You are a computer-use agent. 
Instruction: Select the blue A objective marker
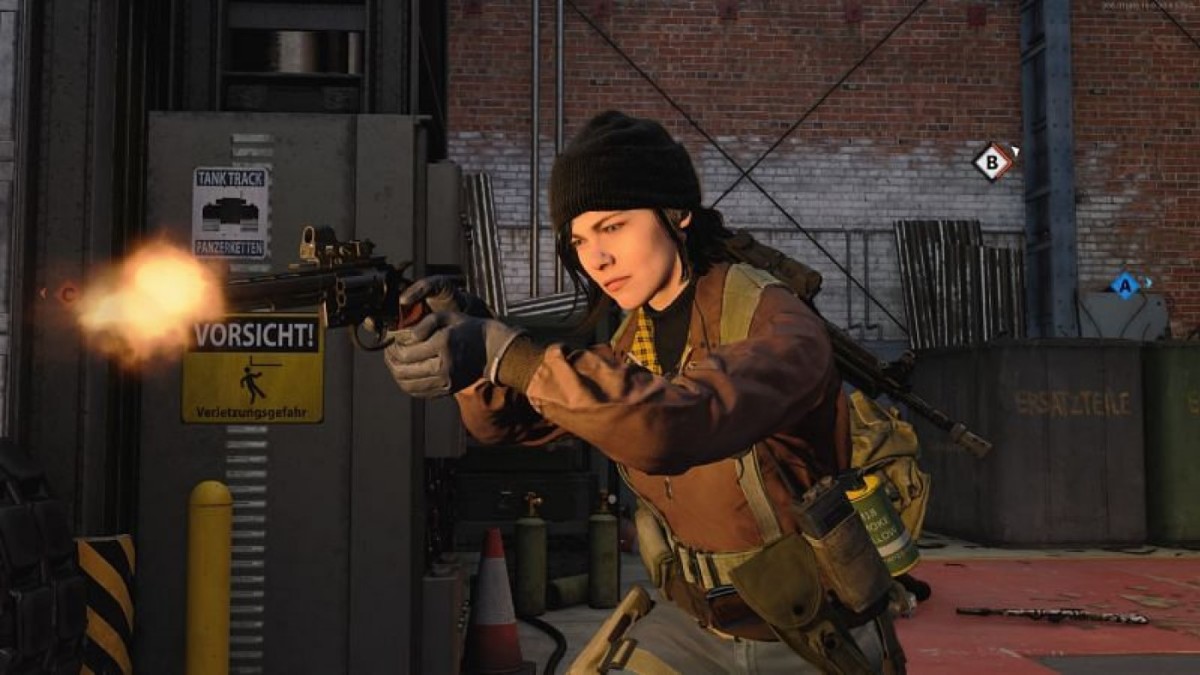pyautogui.click(x=1125, y=285)
